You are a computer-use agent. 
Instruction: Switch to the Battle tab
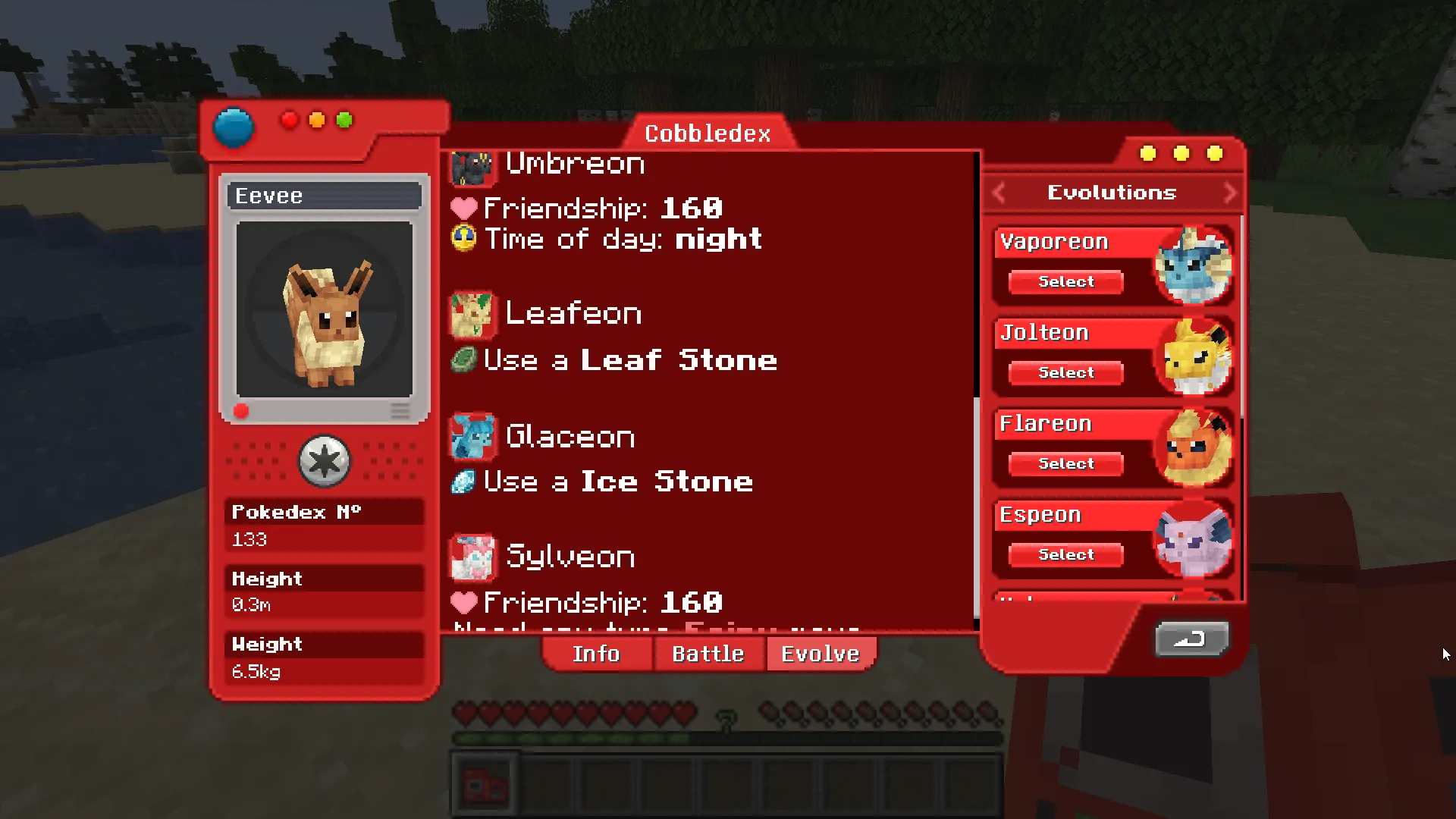click(708, 654)
